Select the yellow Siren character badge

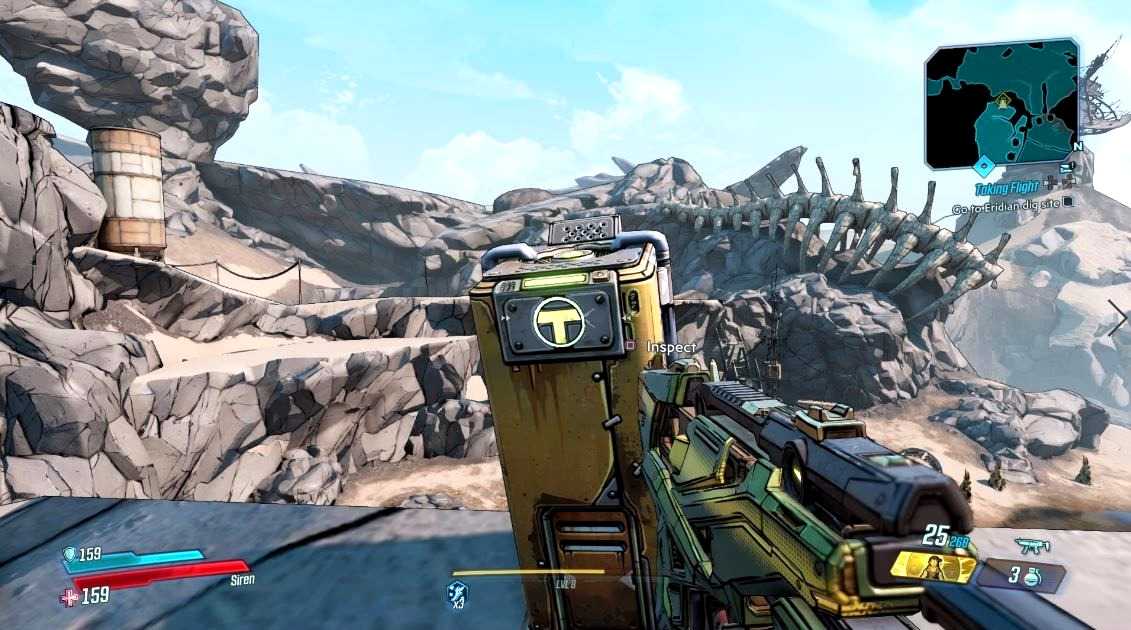pos(933,567)
